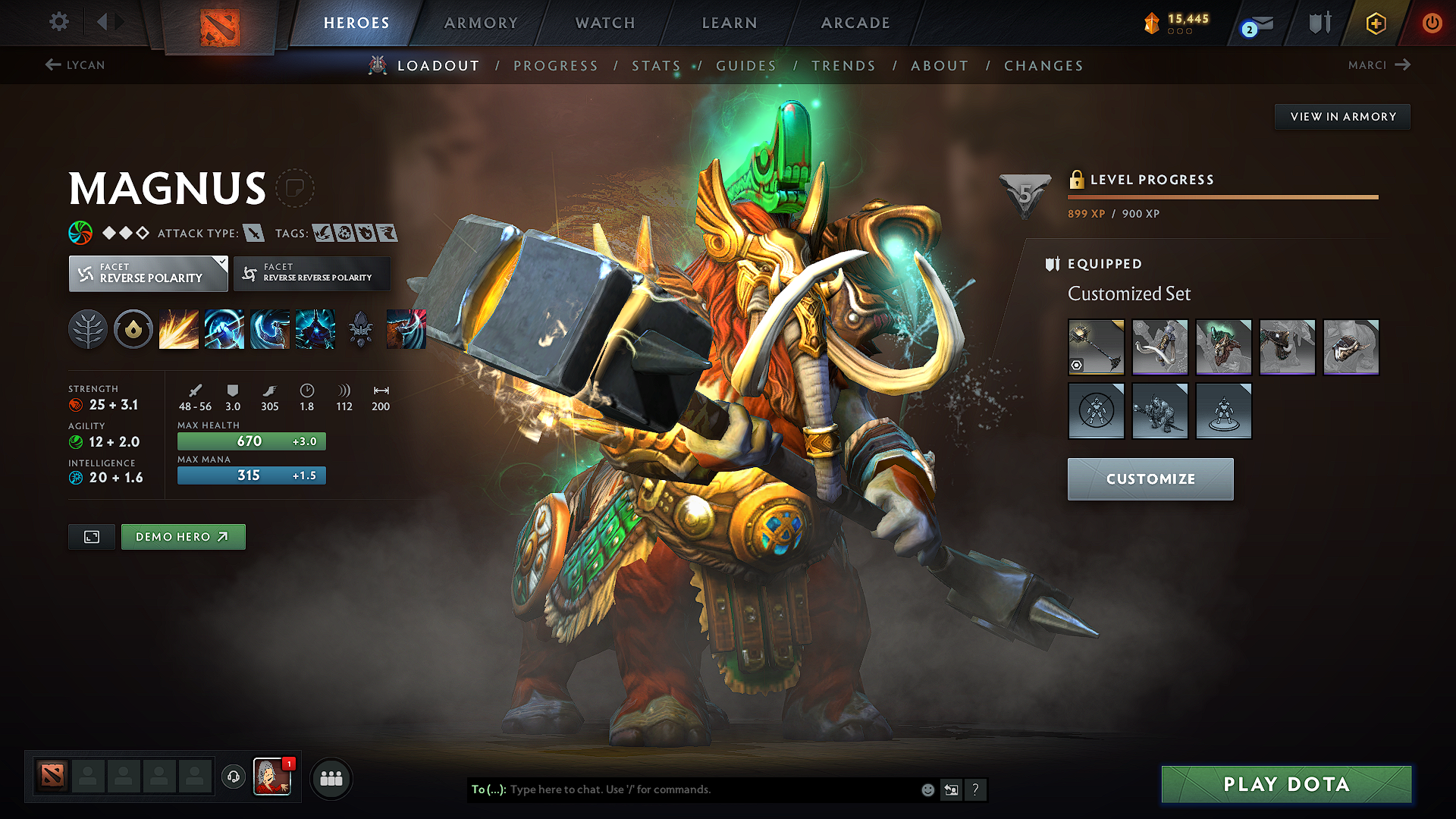The width and height of the screenshot is (1456, 819).
Task: Click the Skewer ability icon
Action: (x=269, y=328)
